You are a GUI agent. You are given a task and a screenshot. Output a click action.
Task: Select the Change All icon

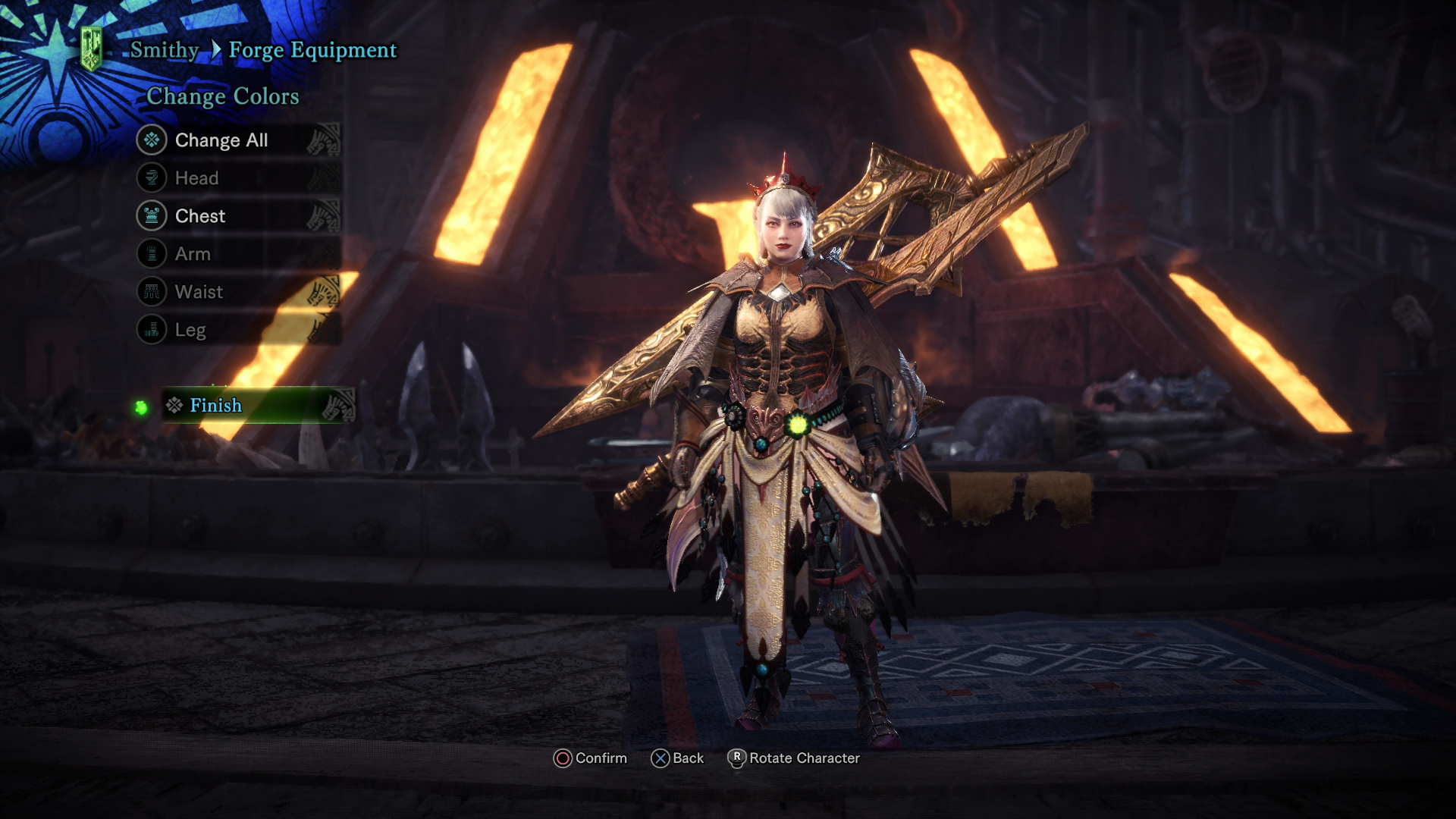coord(152,140)
